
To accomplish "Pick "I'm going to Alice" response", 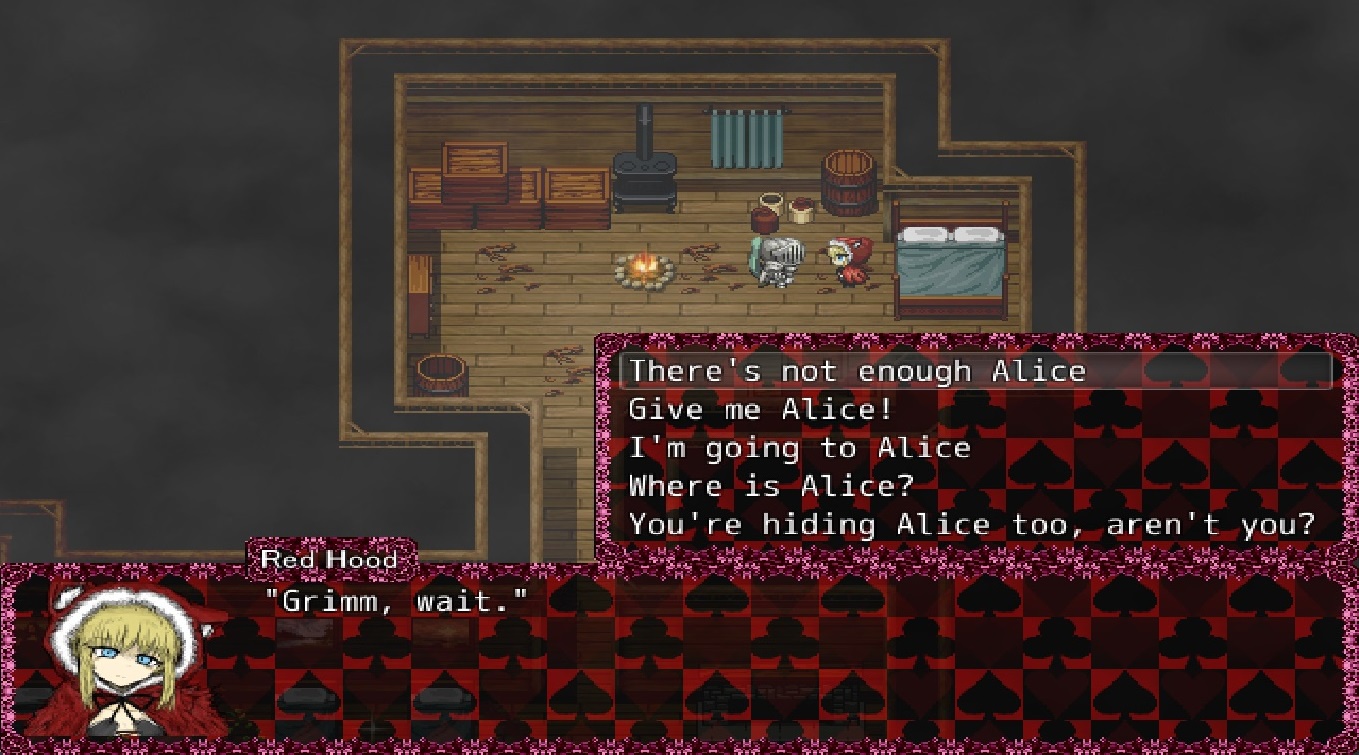I will tap(799, 448).
